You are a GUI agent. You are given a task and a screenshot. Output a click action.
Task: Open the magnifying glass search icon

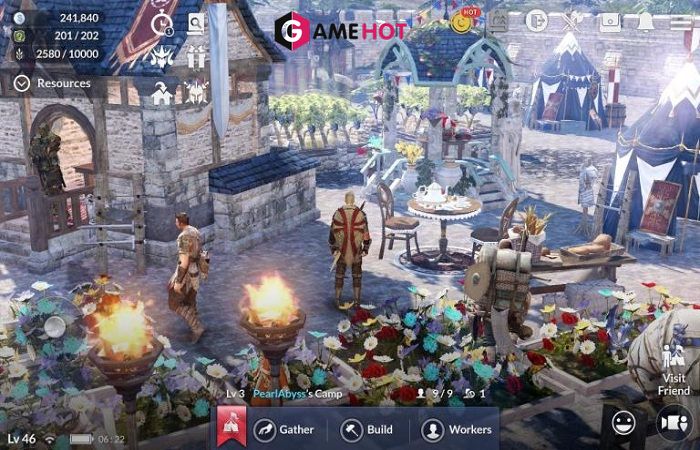[195, 23]
